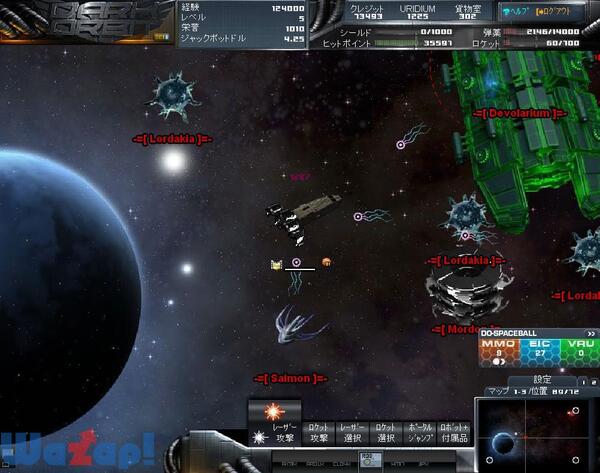Select the highlighted ammo slot in the bottom bar
Image resolution: width=600 pixels, height=473 pixels.
pyautogui.click(x=367, y=461)
